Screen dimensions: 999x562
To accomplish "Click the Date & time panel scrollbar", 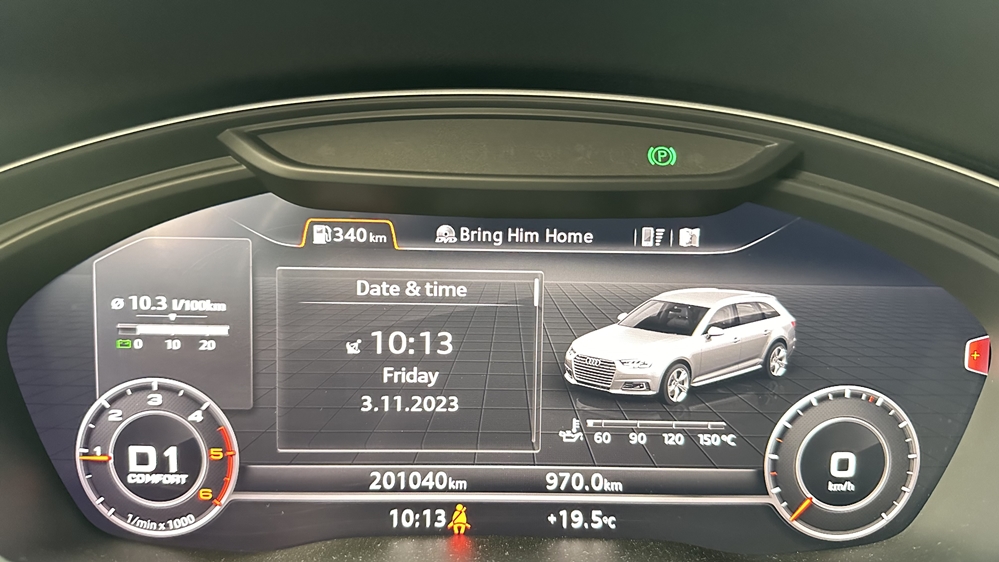I will (x=537, y=292).
